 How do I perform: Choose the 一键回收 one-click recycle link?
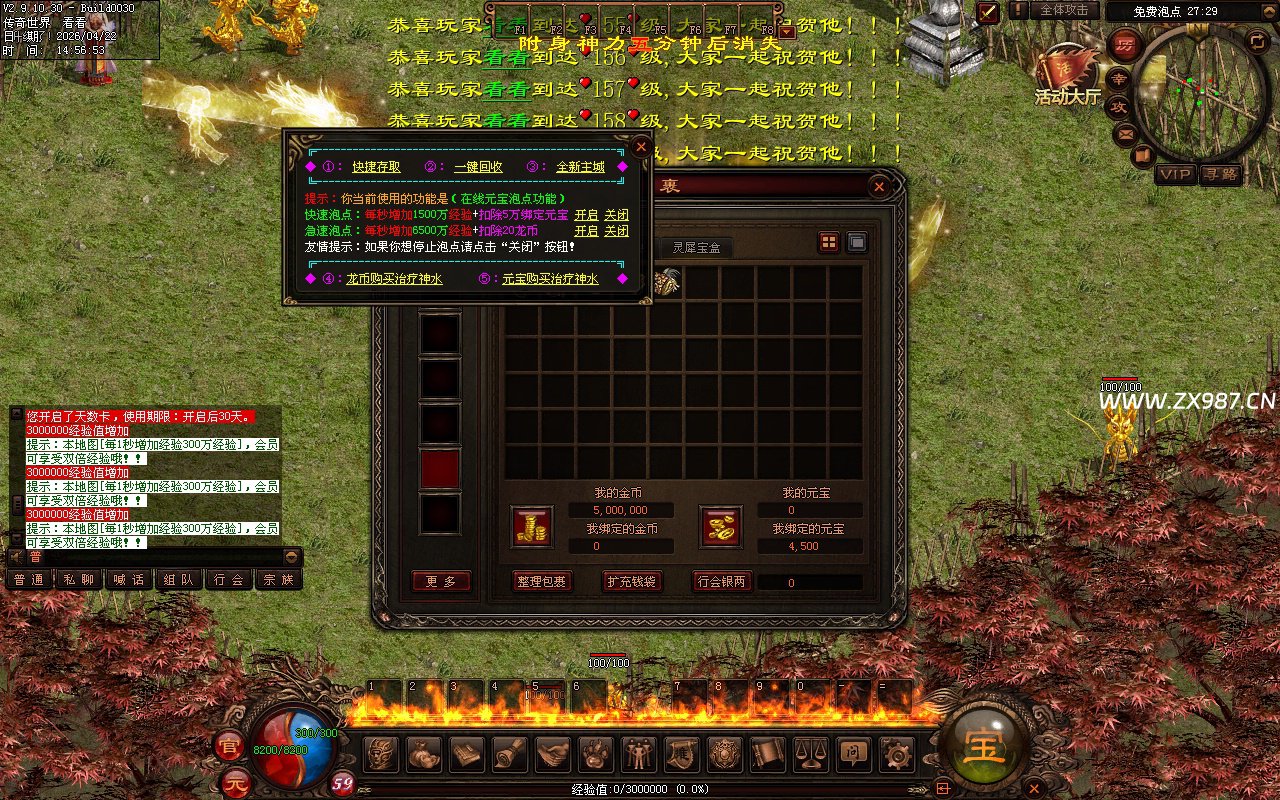tap(478, 167)
